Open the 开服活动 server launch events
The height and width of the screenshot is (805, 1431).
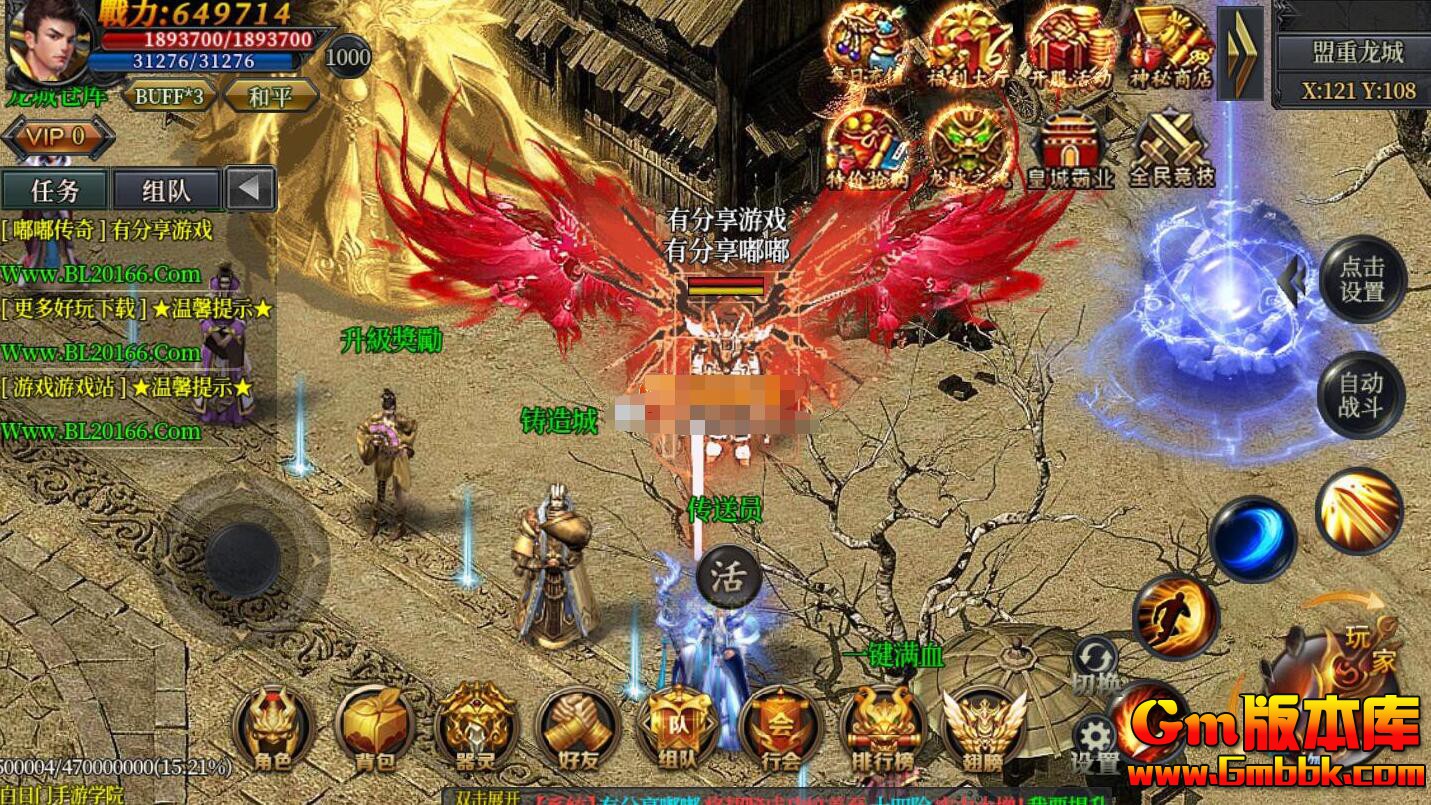point(1071,46)
